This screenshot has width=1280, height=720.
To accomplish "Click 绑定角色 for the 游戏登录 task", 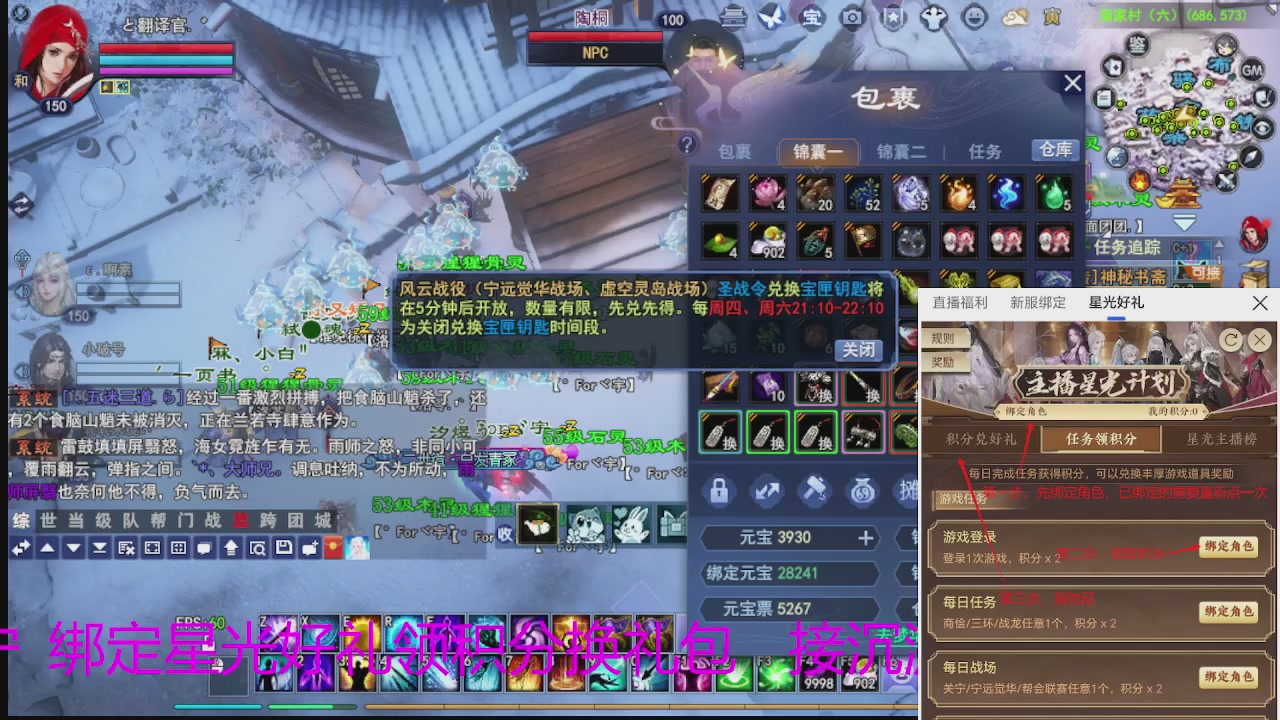I will point(1228,547).
